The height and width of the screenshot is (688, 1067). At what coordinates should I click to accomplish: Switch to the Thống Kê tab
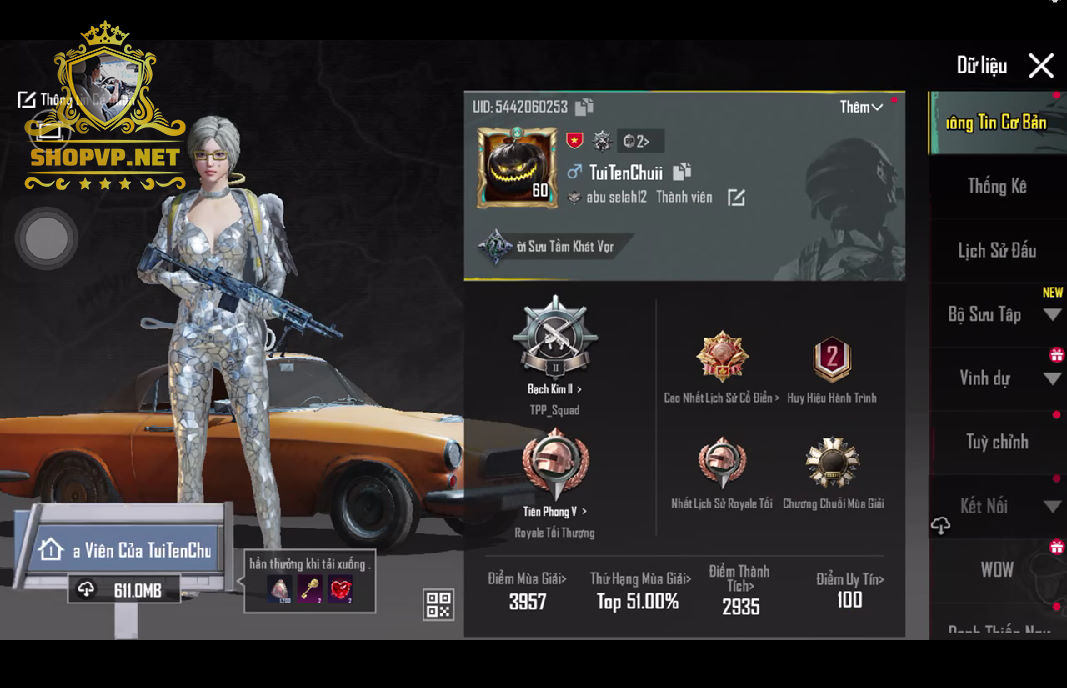pyautogui.click(x=996, y=186)
